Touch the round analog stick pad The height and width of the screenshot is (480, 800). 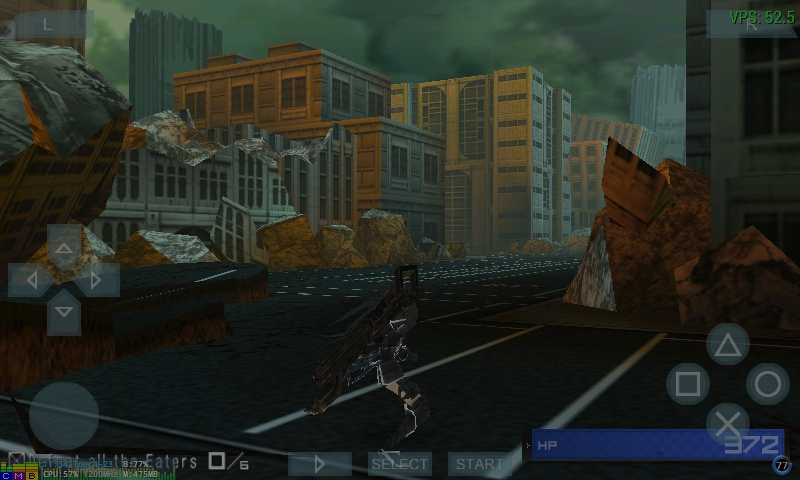[x=63, y=416]
